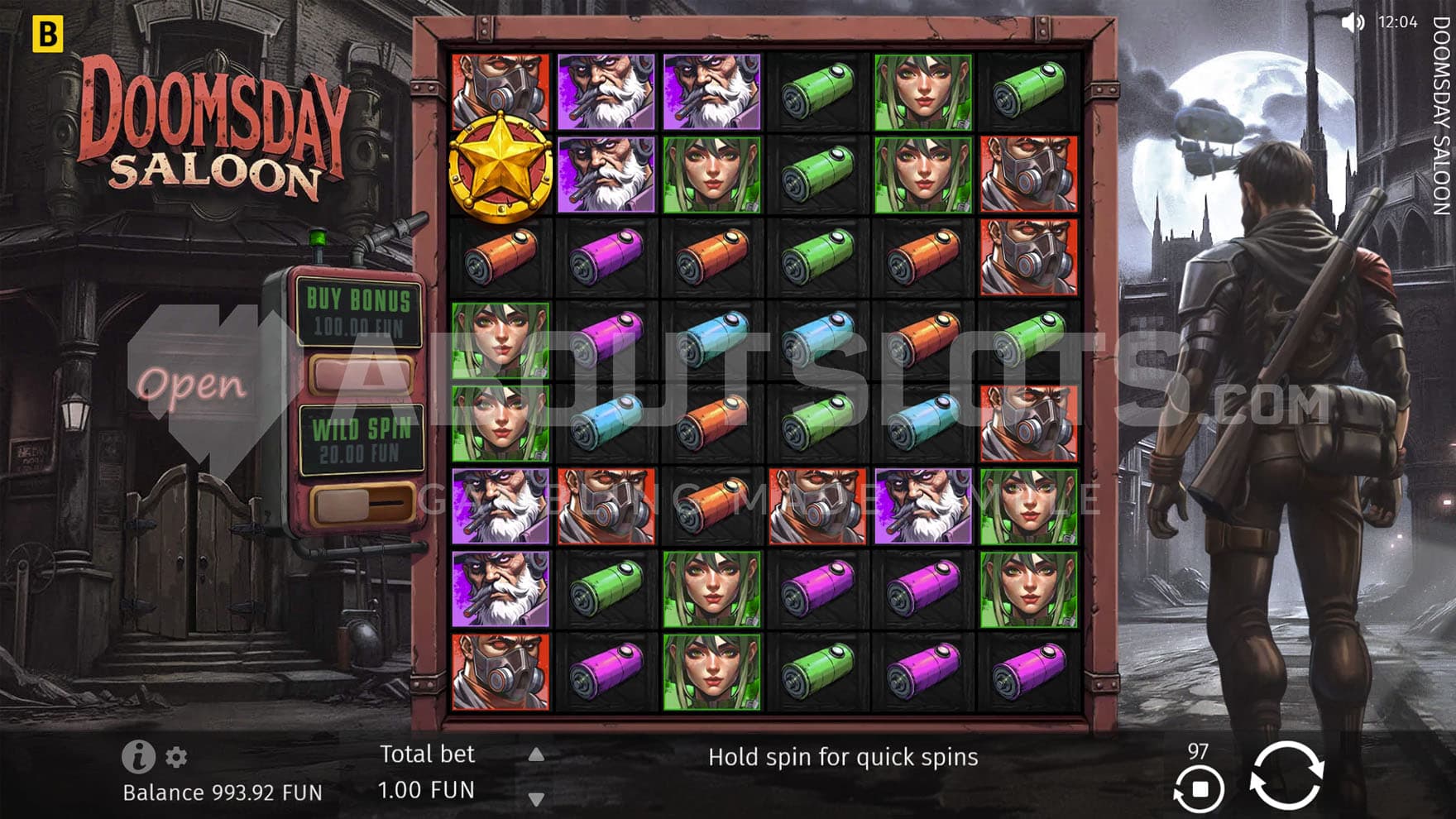The height and width of the screenshot is (819, 1456).
Task: Stop autoplay with the 97 counter button
Action: tap(1198, 787)
